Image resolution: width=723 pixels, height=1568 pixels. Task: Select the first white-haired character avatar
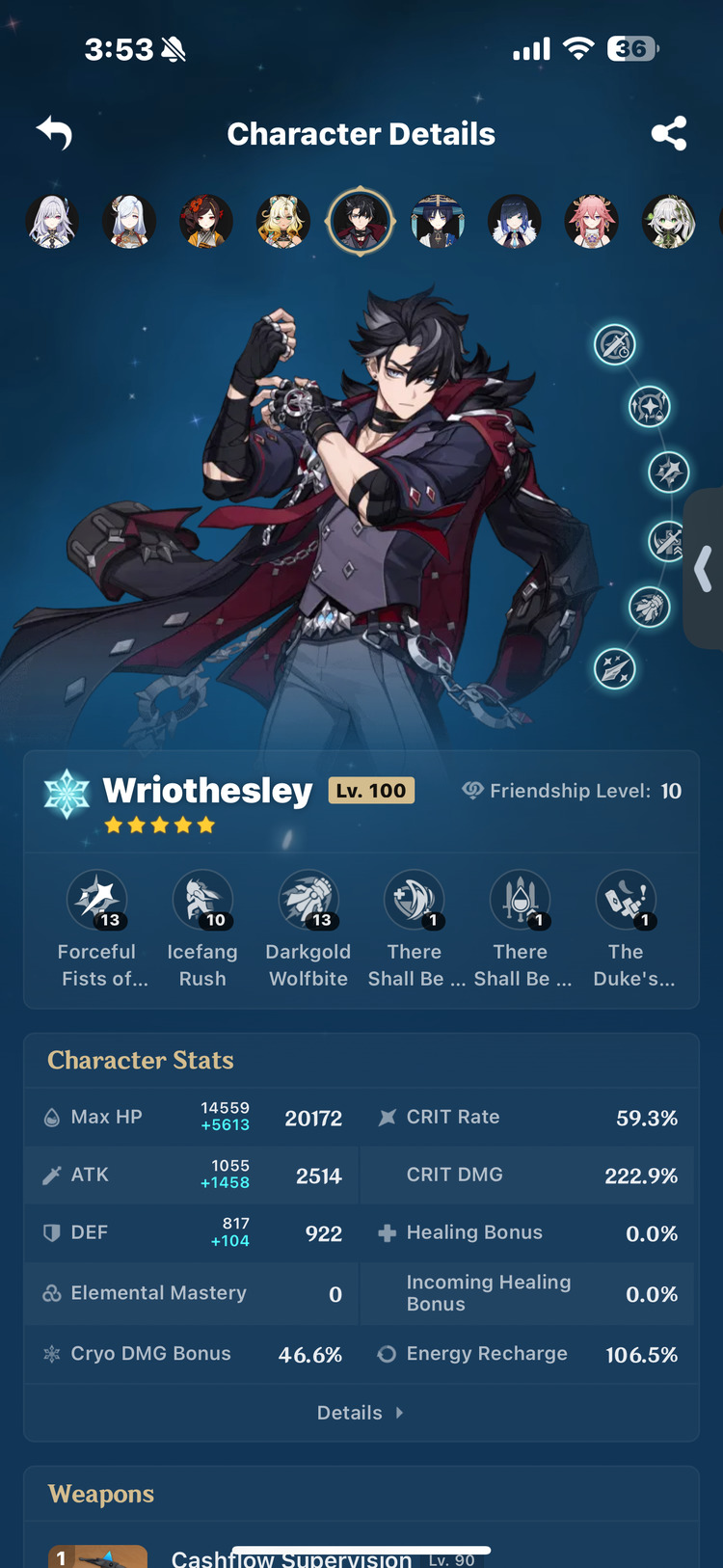51,221
